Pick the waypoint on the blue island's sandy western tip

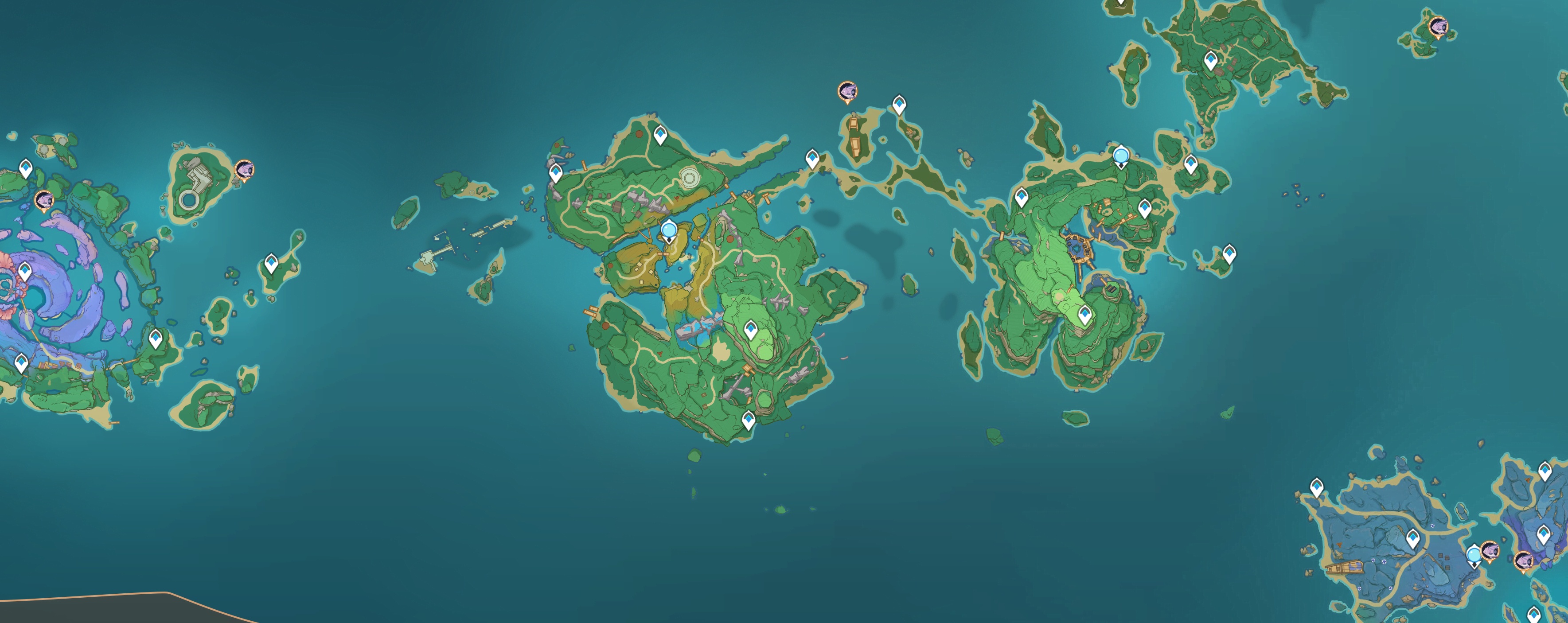coord(1317,487)
